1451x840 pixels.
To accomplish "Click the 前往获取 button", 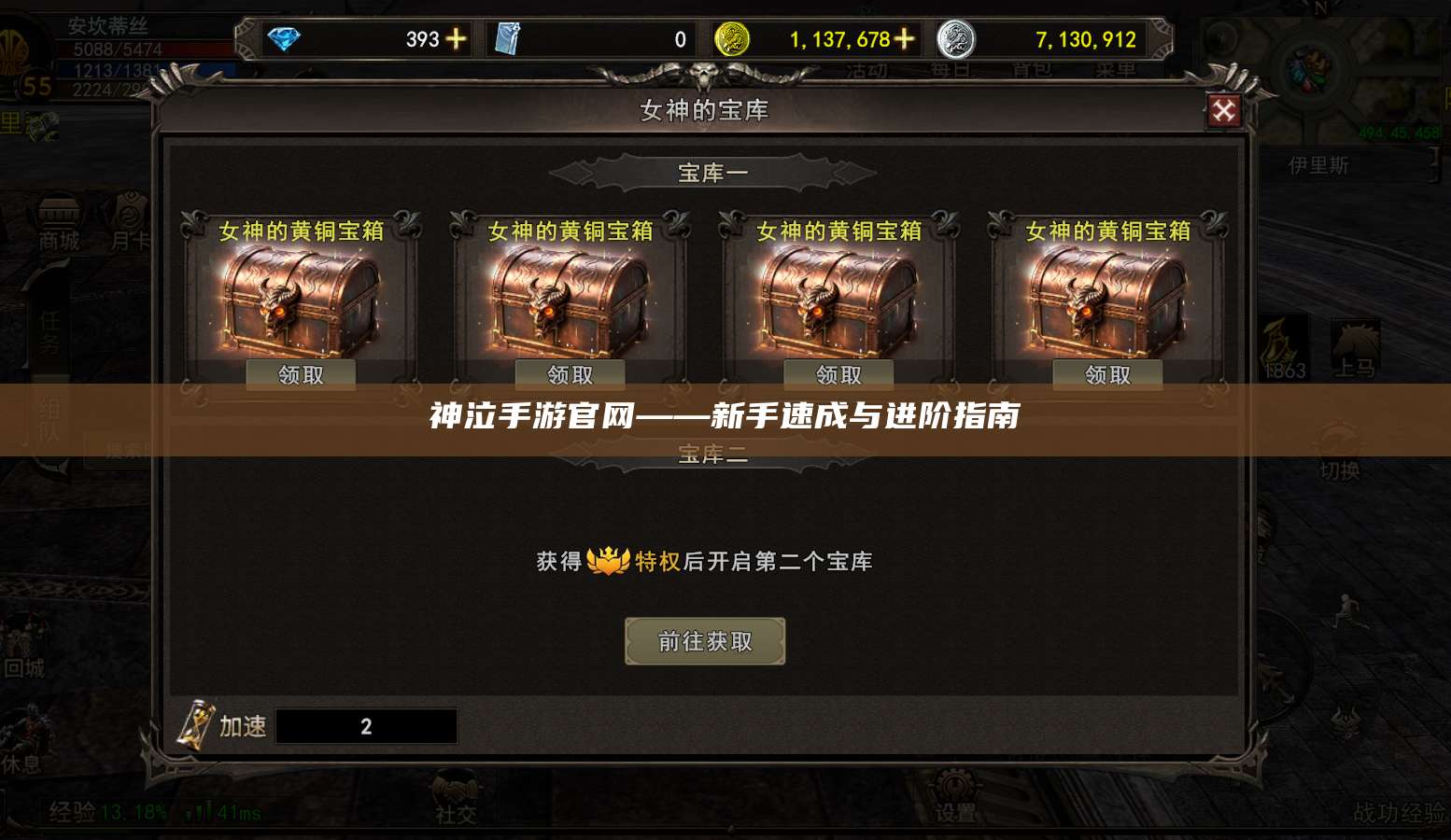I will [x=704, y=640].
